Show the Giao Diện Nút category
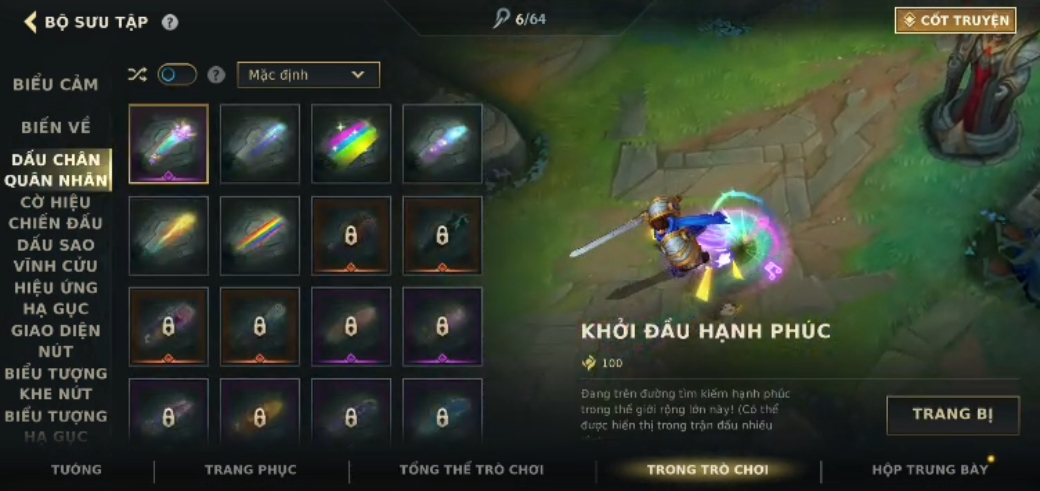The height and width of the screenshot is (491, 1040). click(56, 341)
